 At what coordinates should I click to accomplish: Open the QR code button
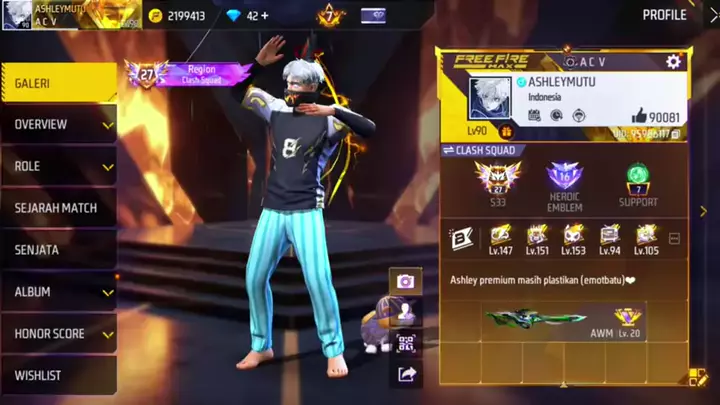405,343
